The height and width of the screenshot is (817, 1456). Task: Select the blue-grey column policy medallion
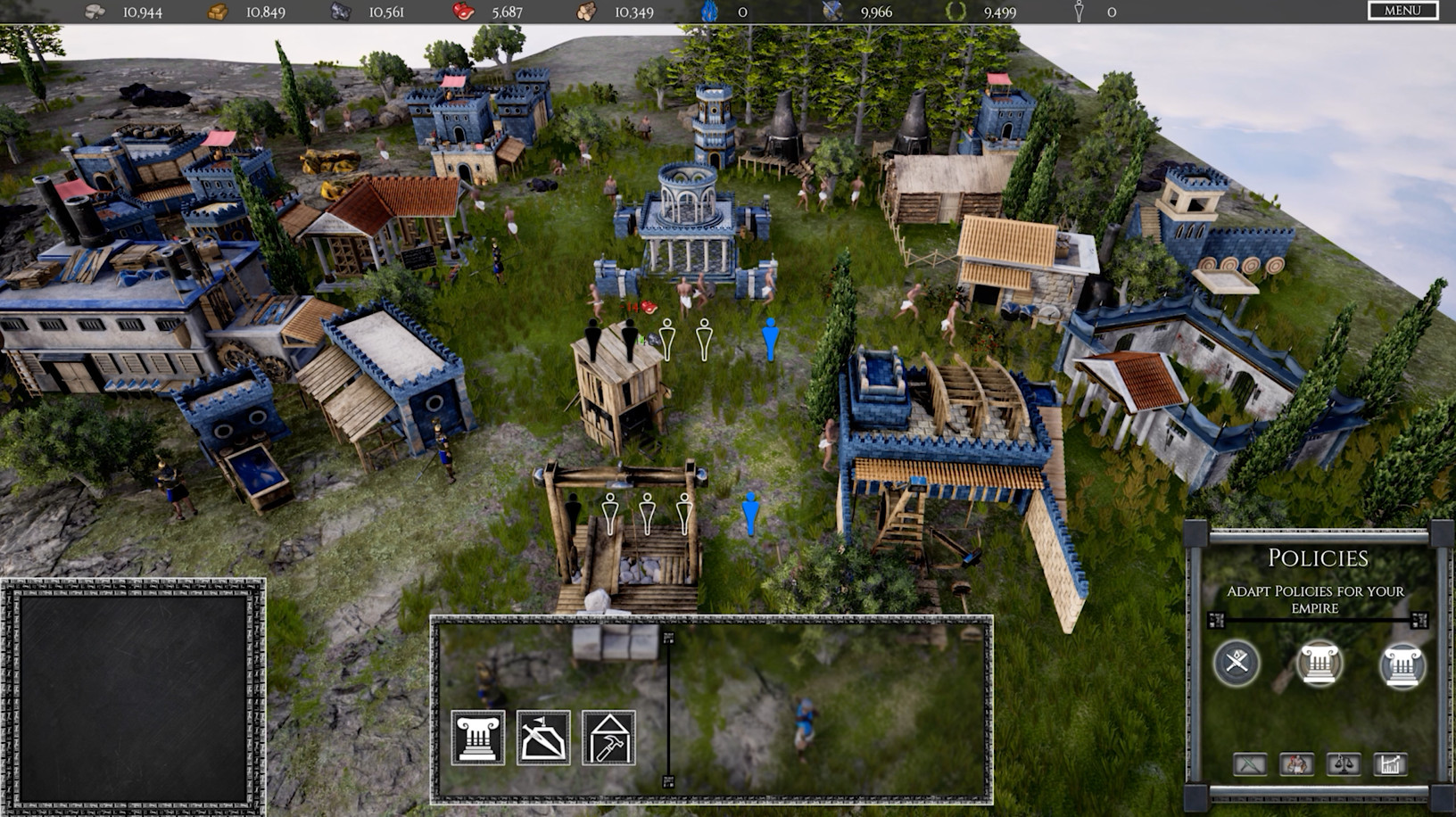point(1402,664)
